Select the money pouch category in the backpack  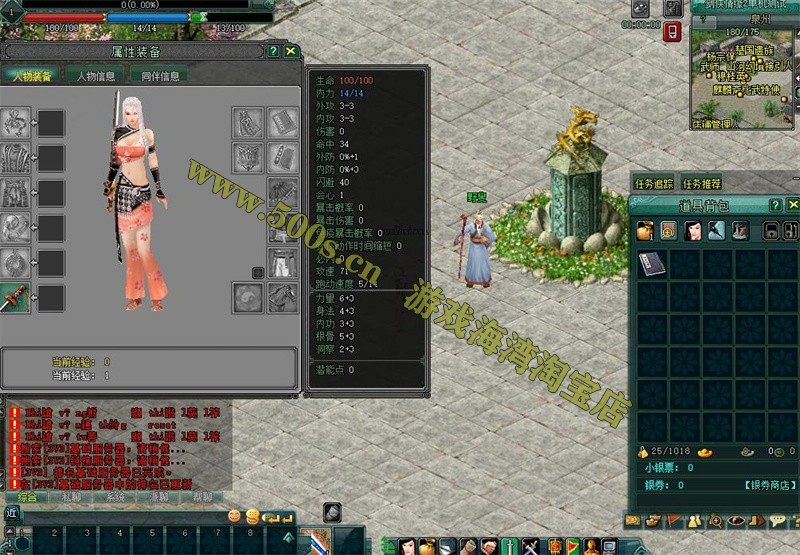(644, 231)
